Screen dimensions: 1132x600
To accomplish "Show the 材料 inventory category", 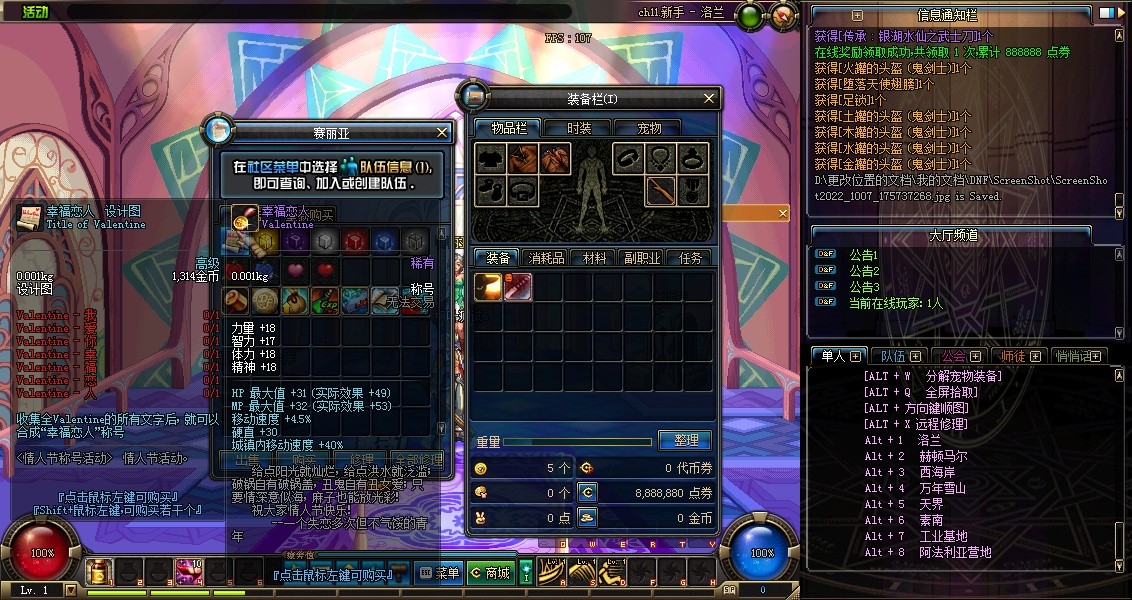I will pos(595,258).
